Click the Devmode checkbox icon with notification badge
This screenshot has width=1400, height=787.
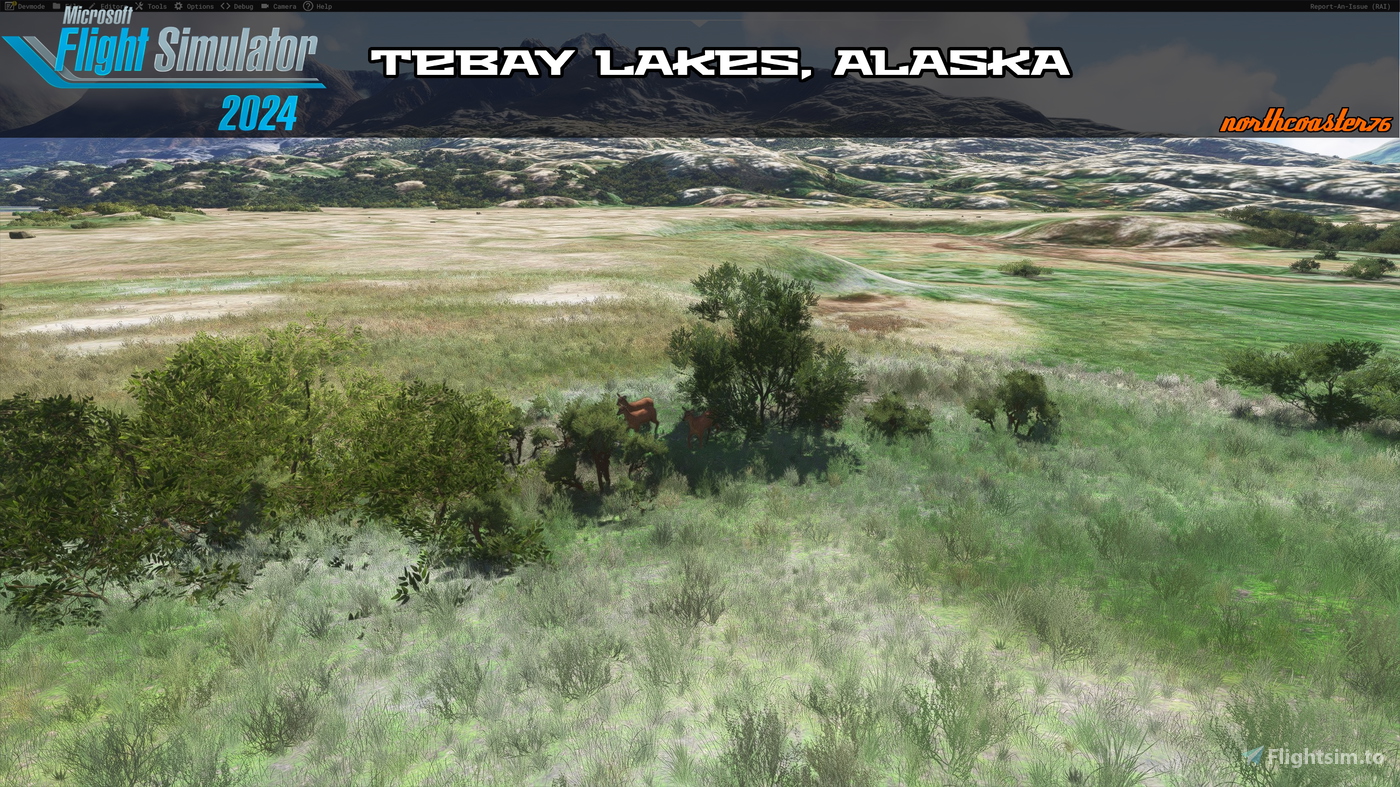pos(9,5)
